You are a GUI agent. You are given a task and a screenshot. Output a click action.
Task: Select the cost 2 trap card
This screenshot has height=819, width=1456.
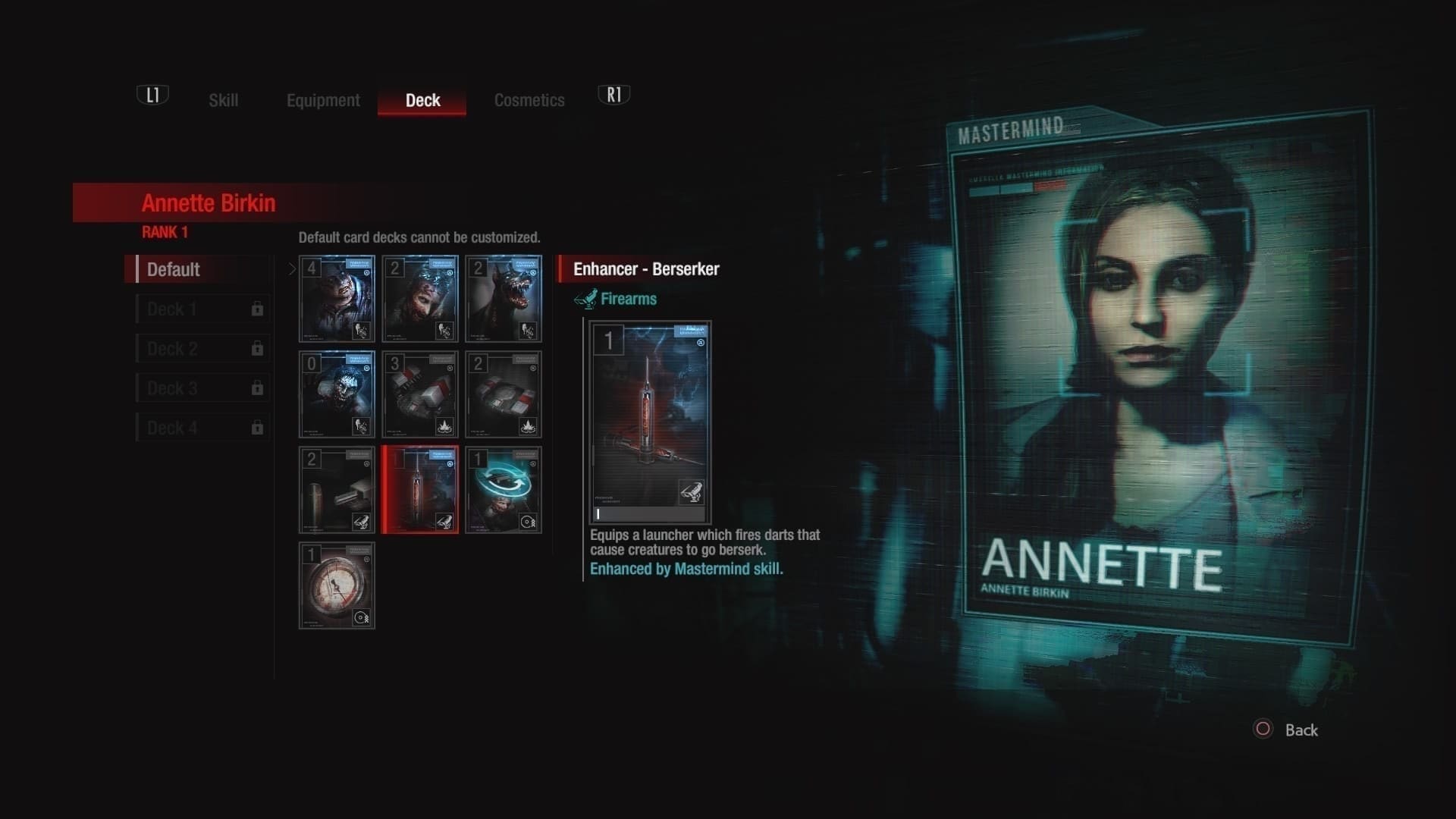tap(504, 394)
